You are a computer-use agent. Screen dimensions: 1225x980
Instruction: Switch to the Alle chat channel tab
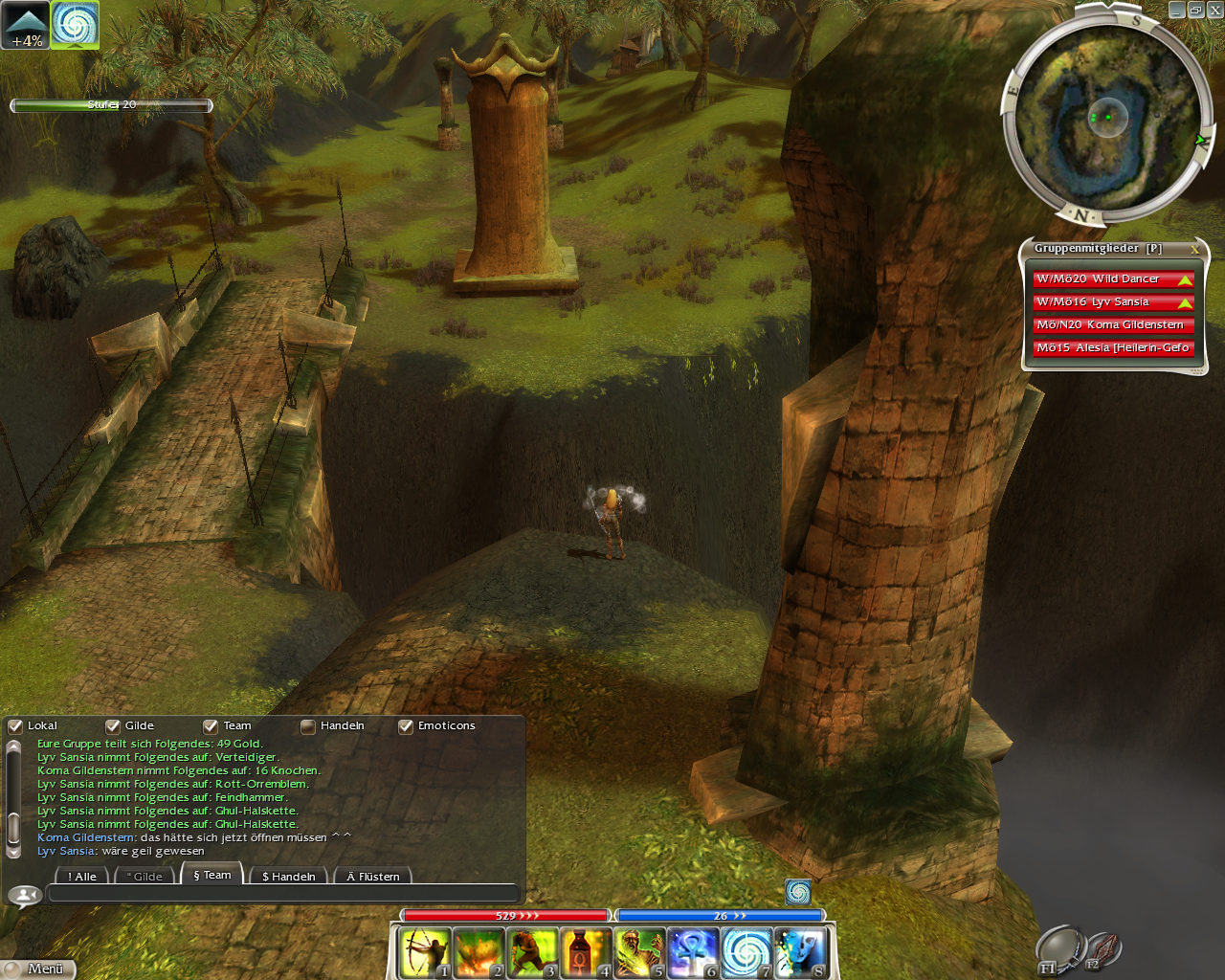82,876
